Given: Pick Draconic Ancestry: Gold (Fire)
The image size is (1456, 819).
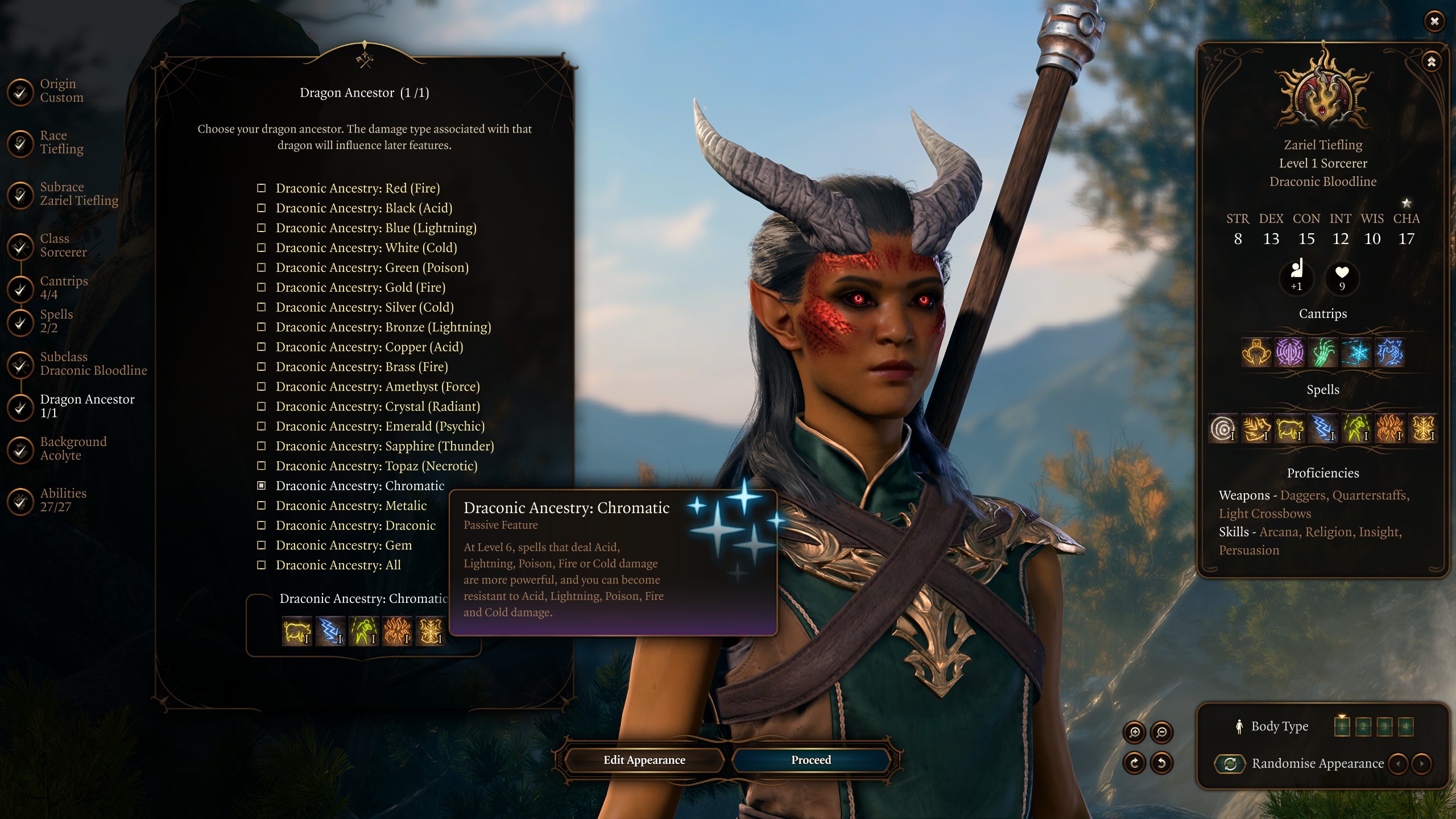Looking at the screenshot, I should tap(360, 288).
